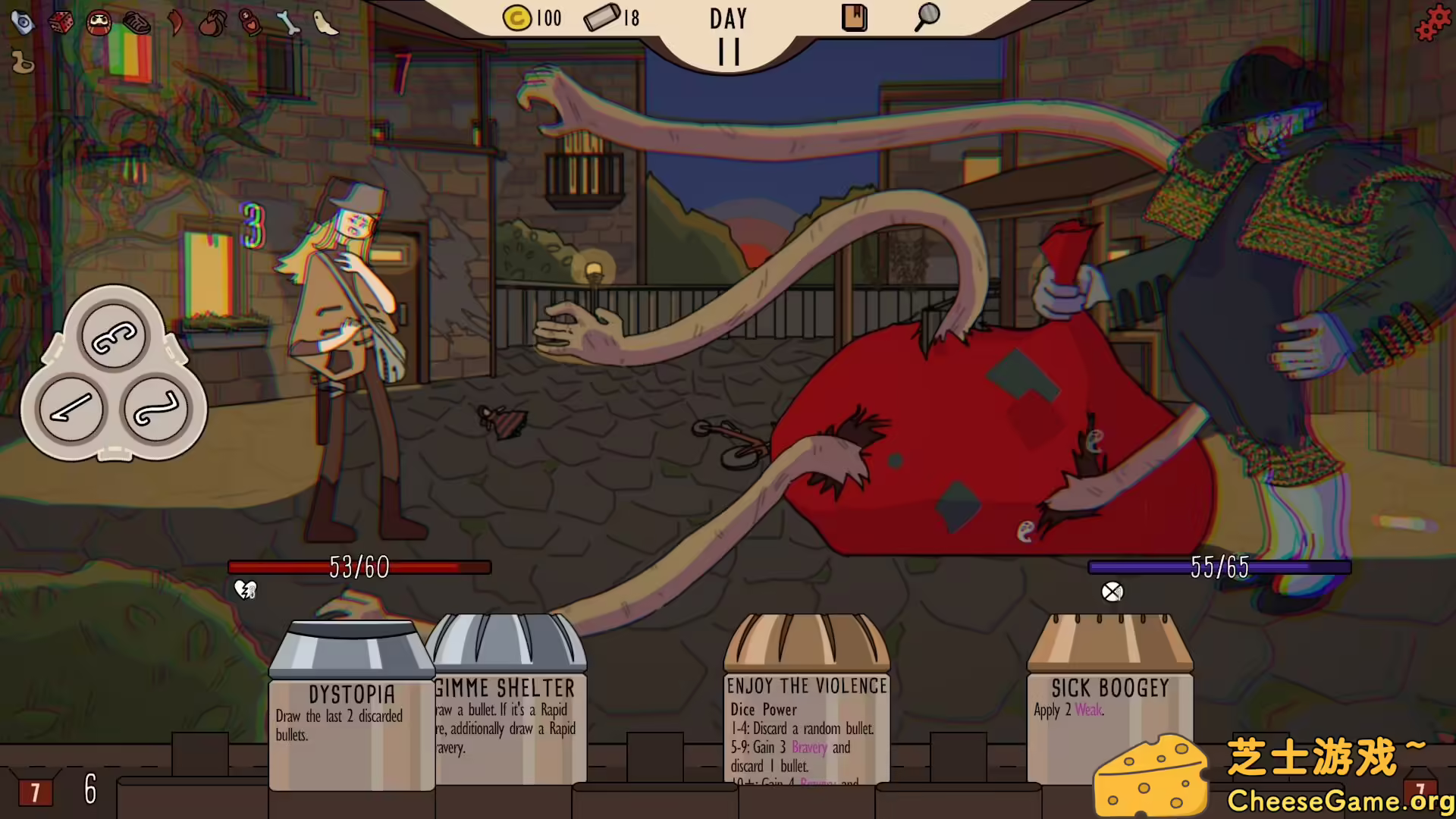Screen dimensions: 1456x819
Task: Click the duck trinket below the inventory row
Action: pos(23,62)
